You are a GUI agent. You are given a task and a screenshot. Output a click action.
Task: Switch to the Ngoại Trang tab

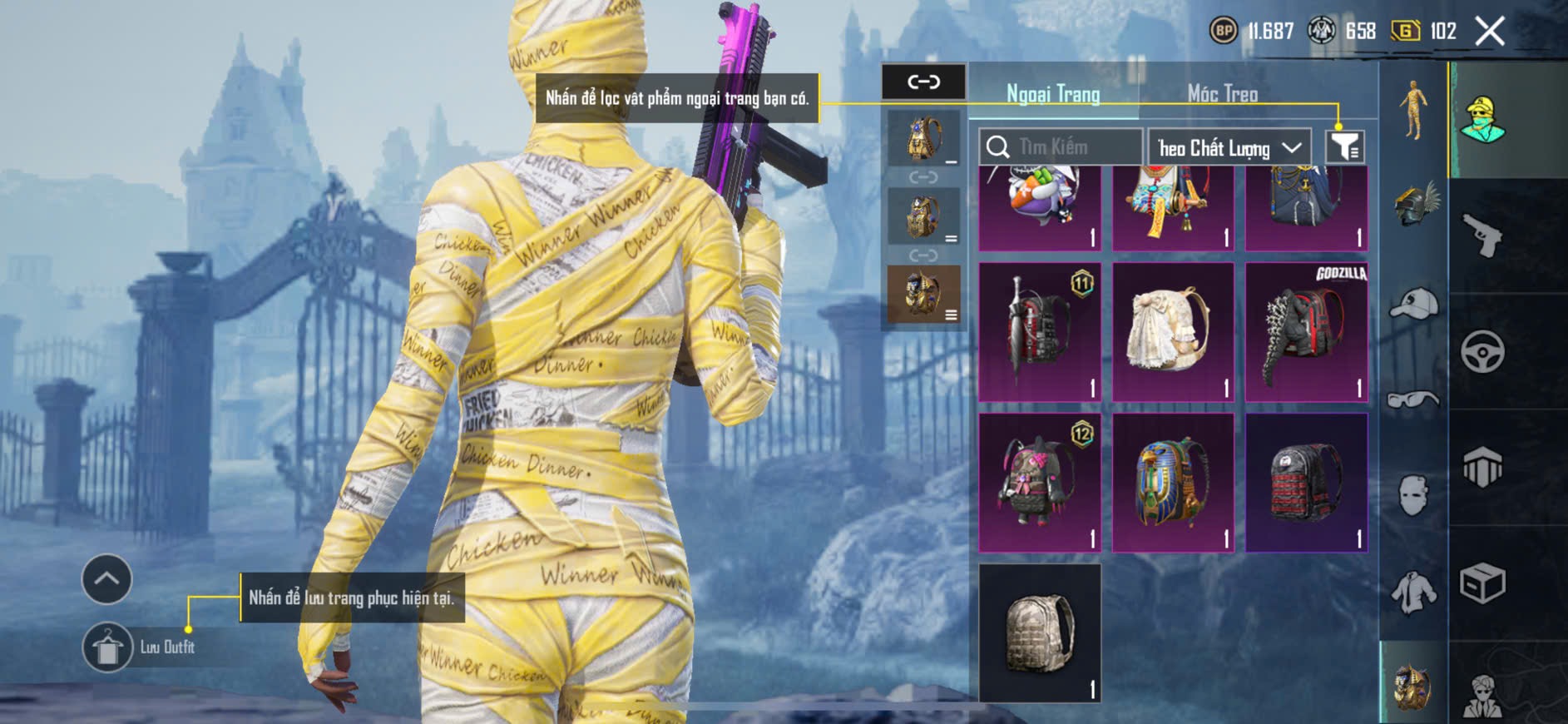(1053, 94)
